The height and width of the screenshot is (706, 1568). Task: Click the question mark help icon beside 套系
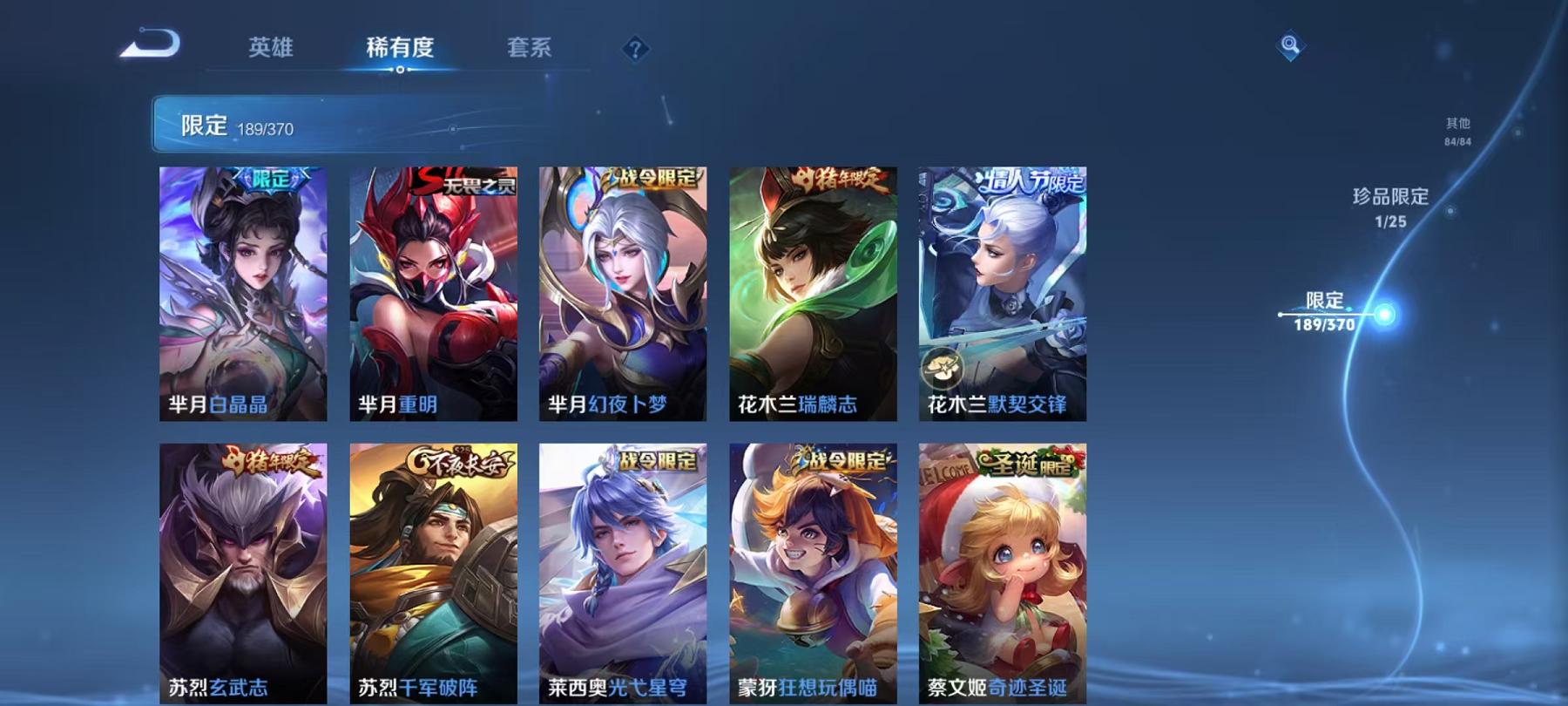(635, 50)
